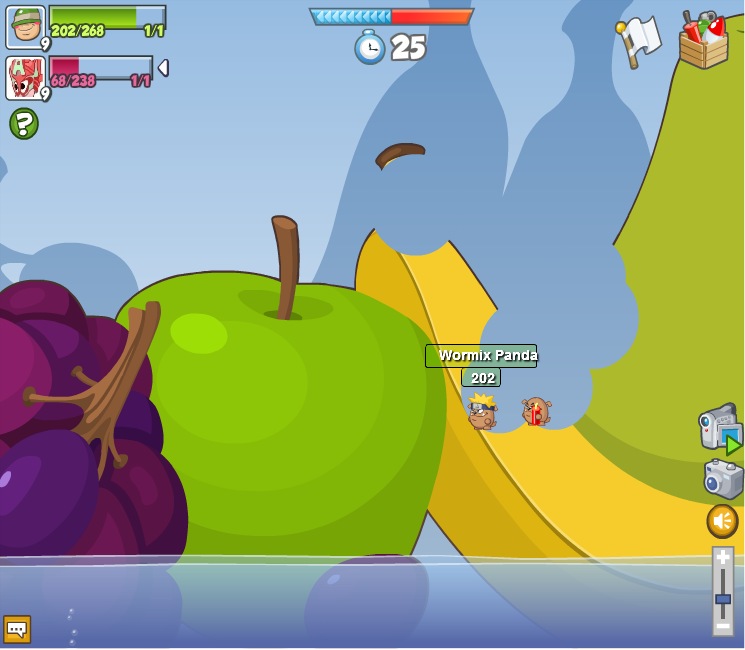The width and height of the screenshot is (745, 650).
Task: Zoom out with the minus button
Action: pyautogui.click(x=722, y=625)
